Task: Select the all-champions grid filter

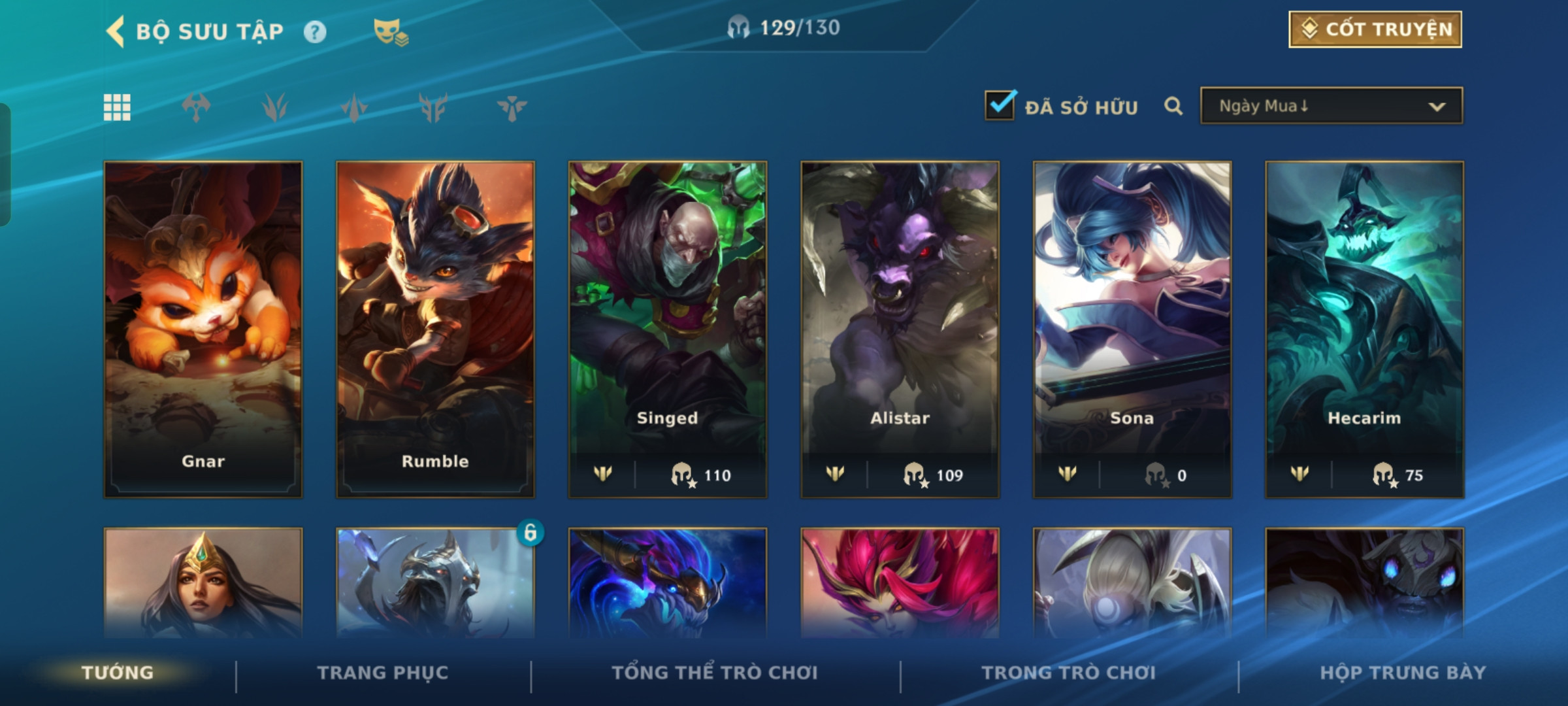Action: tap(117, 107)
